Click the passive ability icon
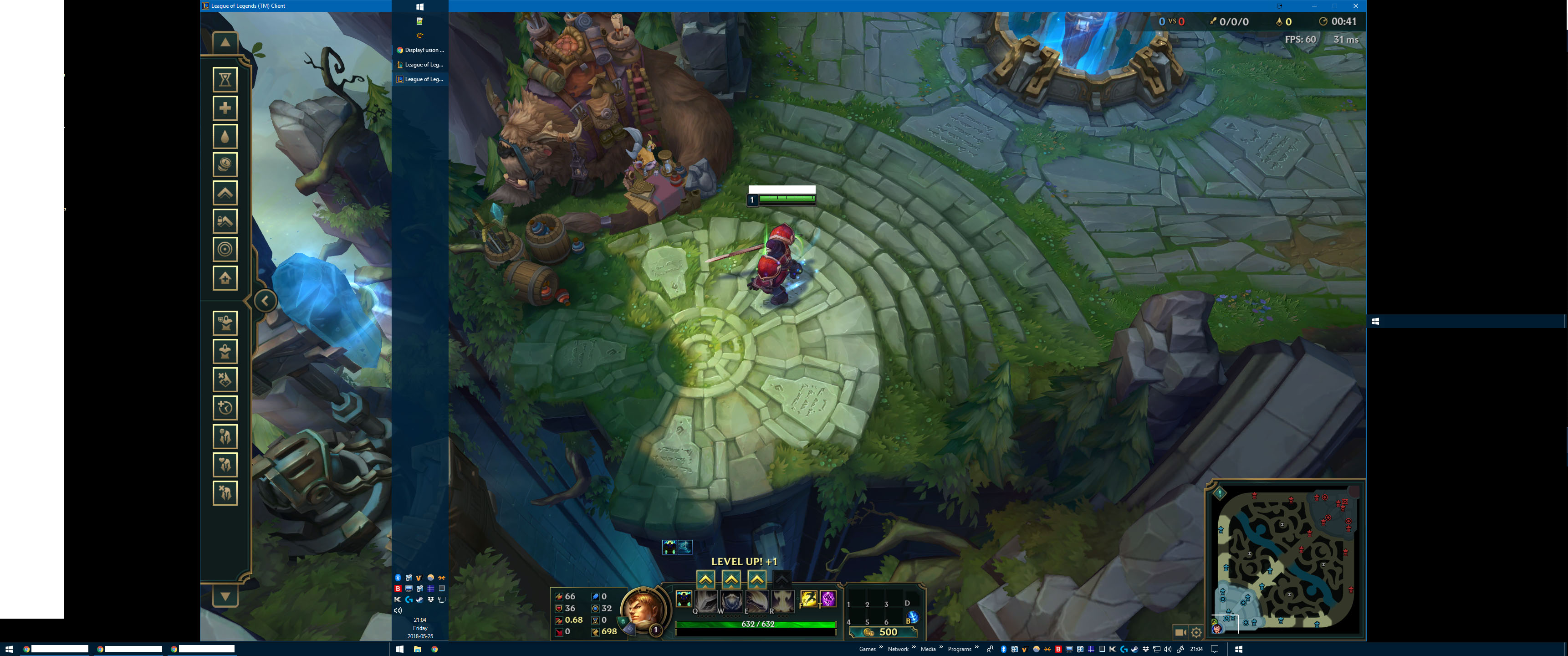Screen dimensions: 1568x656 [684, 599]
